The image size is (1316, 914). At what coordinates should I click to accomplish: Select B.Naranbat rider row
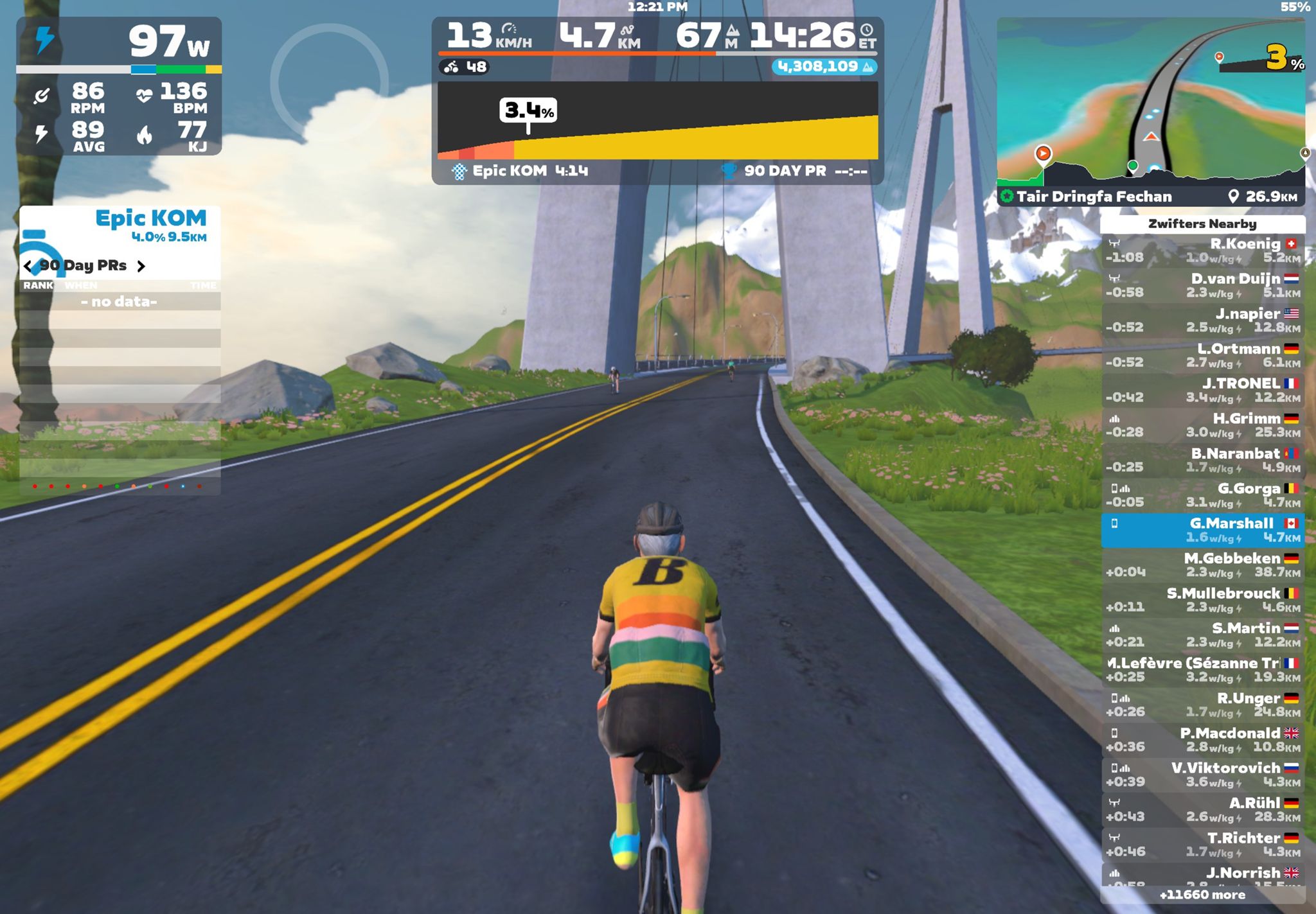click(x=1202, y=461)
